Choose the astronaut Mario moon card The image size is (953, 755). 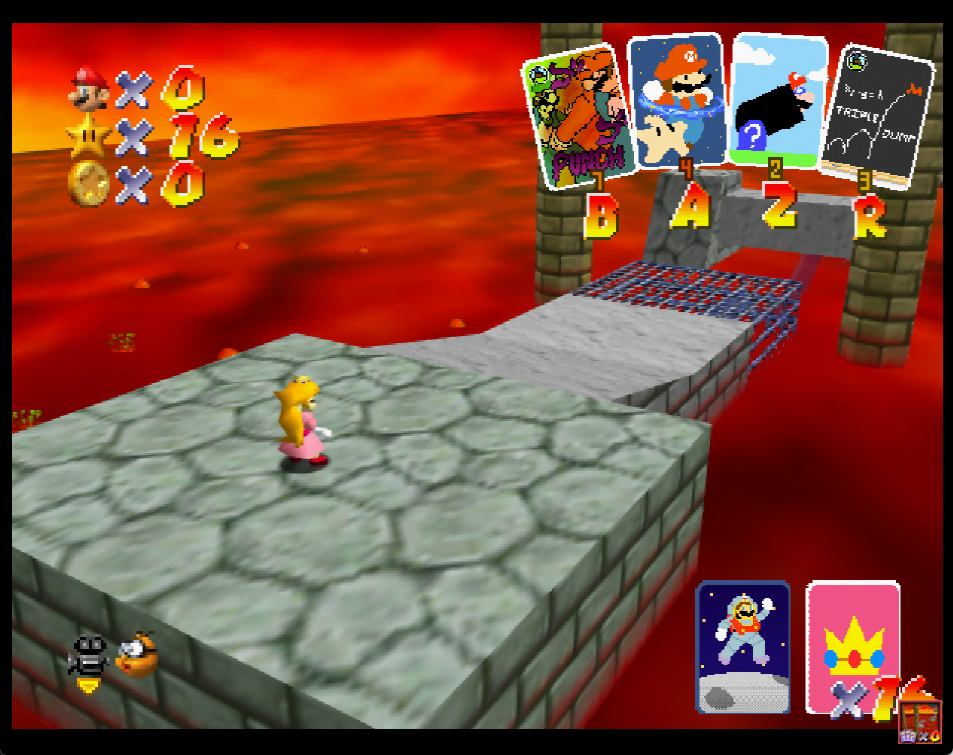pyautogui.click(x=743, y=646)
